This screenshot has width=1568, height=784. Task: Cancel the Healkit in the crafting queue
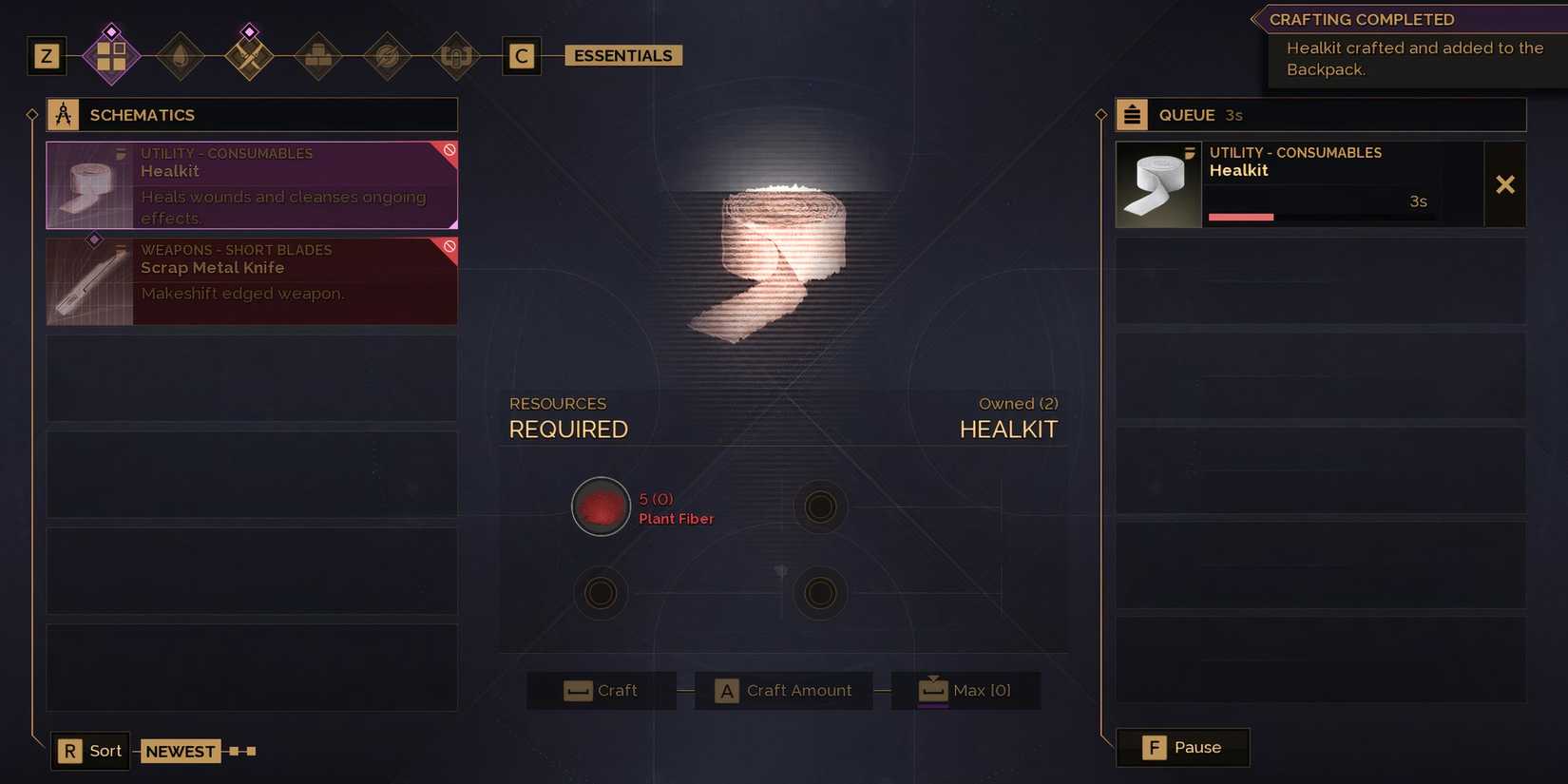point(1505,184)
